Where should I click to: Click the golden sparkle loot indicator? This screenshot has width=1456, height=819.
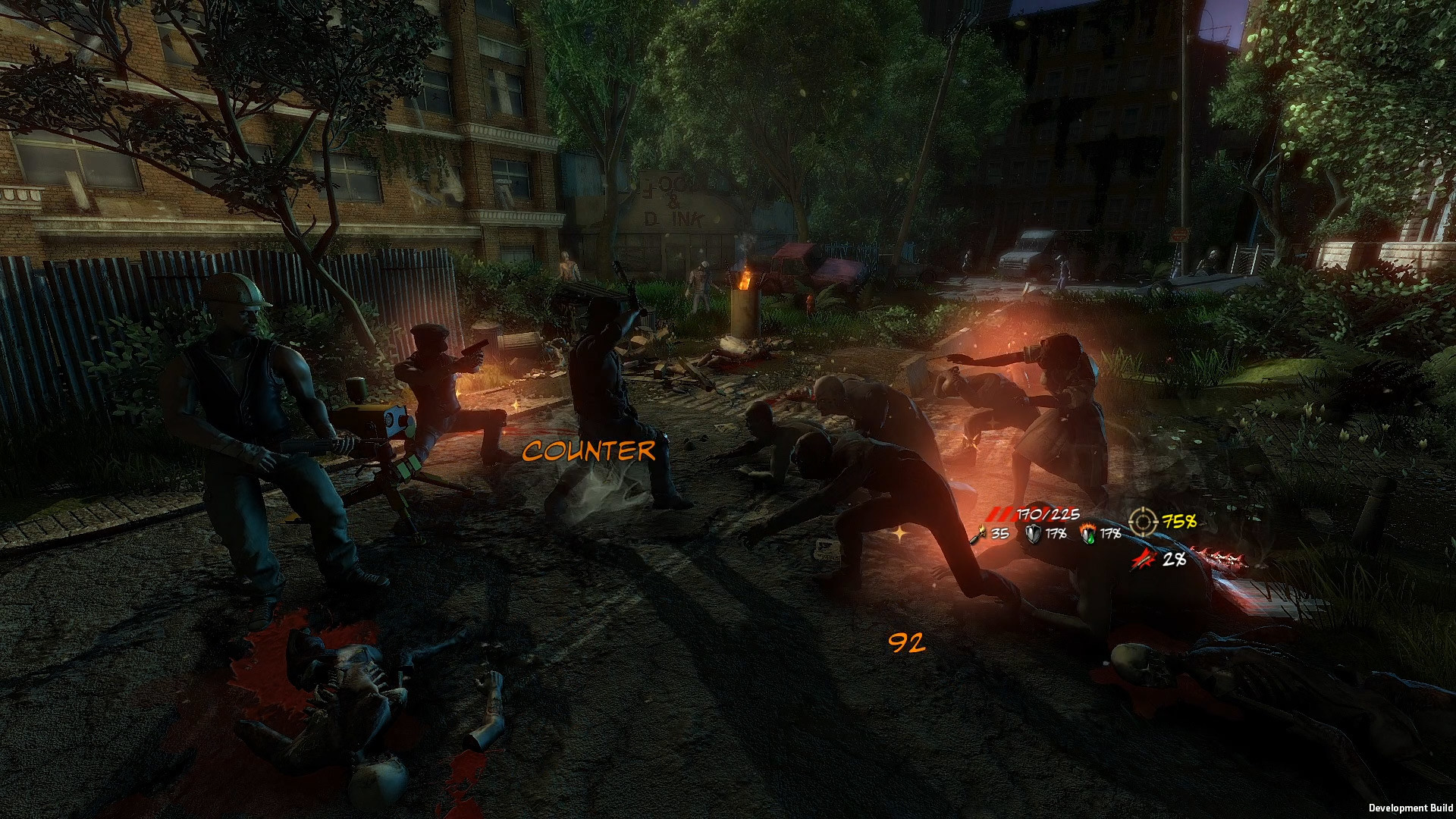pyautogui.click(x=901, y=533)
